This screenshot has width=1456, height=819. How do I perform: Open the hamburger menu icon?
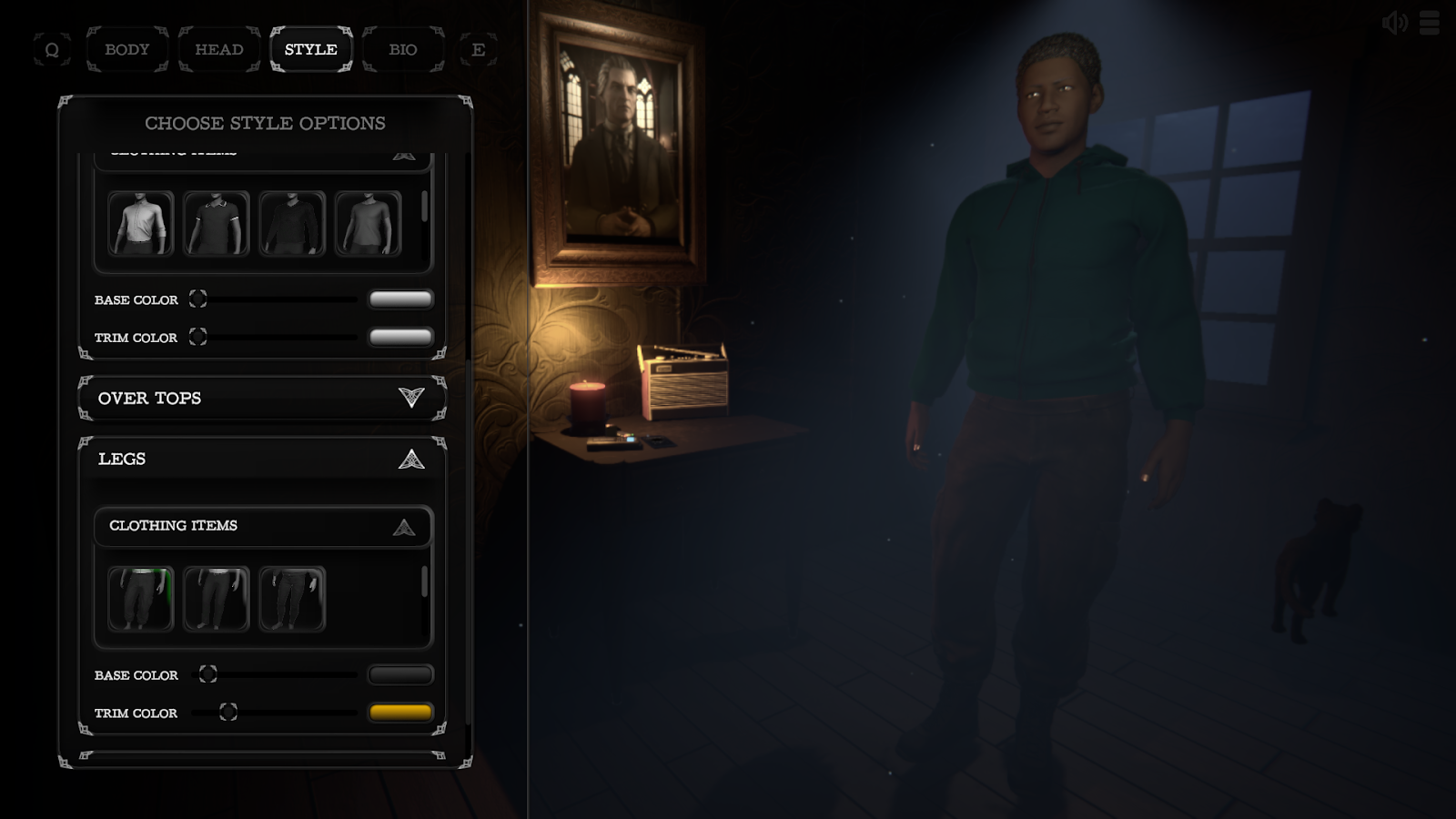point(1430,24)
